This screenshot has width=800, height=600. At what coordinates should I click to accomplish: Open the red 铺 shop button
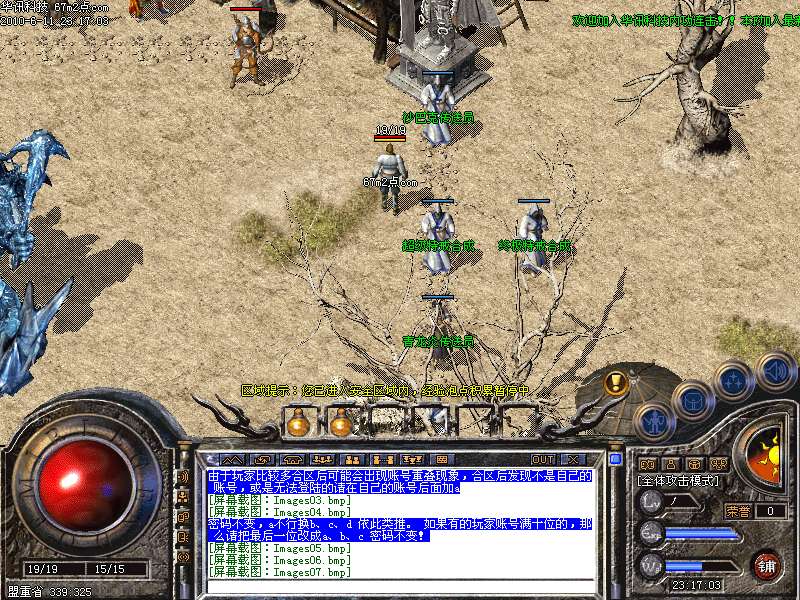point(767,565)
